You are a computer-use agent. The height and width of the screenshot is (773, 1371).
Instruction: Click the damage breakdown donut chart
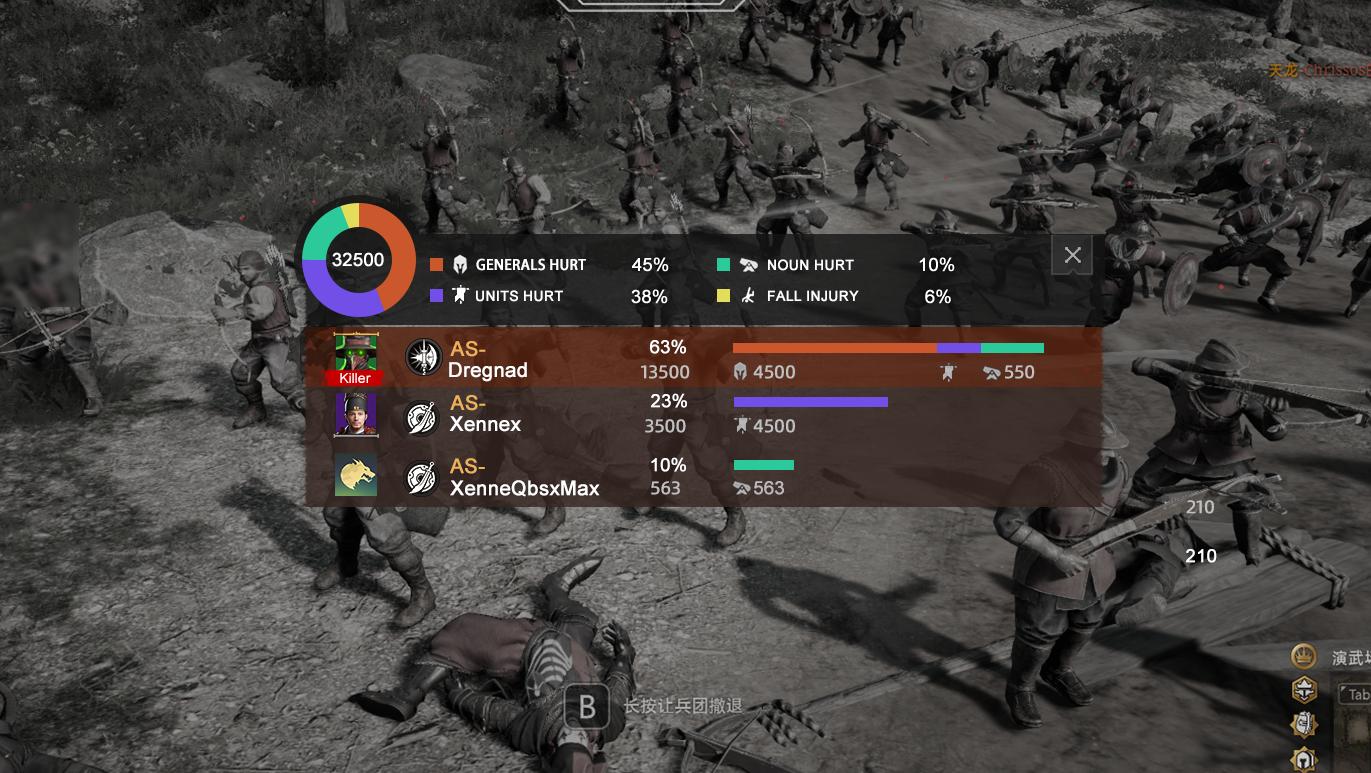358,260
